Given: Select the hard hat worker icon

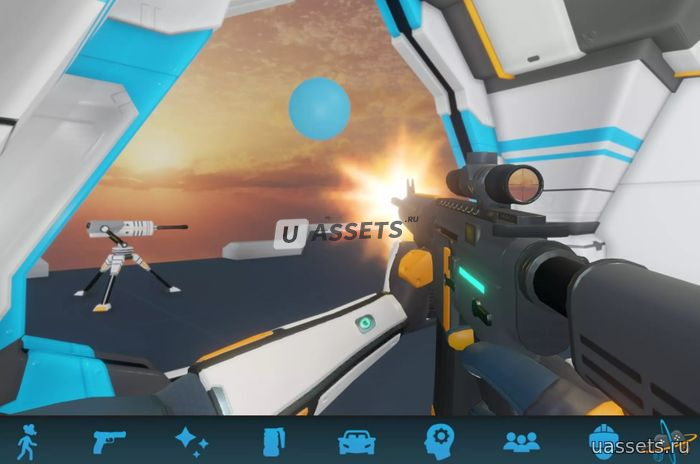Looking at the screenshot, I should (602, 439).
